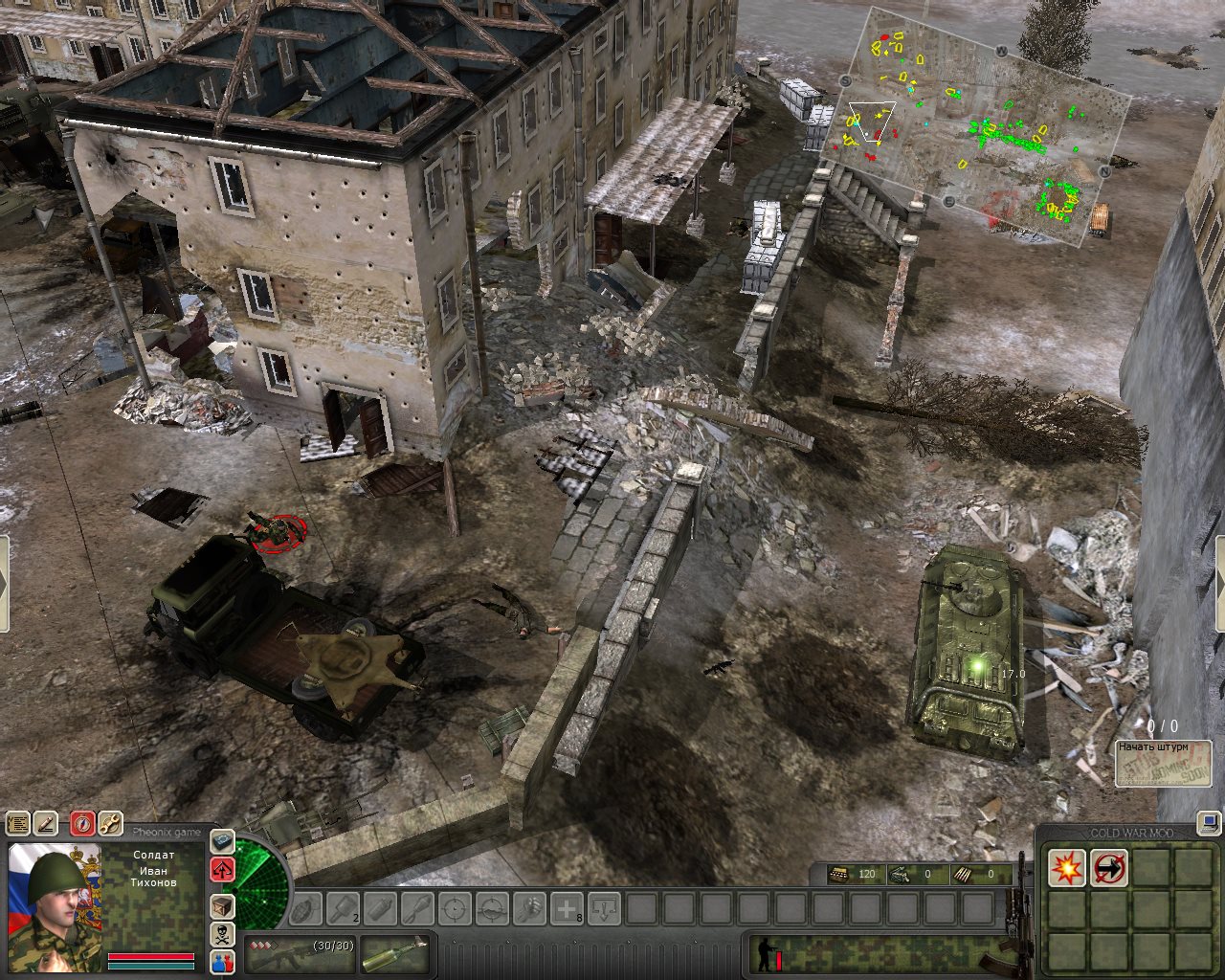This screenshot has height=980, width=1225.
Task: Open the computer monitor menu icon
Action: [x=1210, y=821]
